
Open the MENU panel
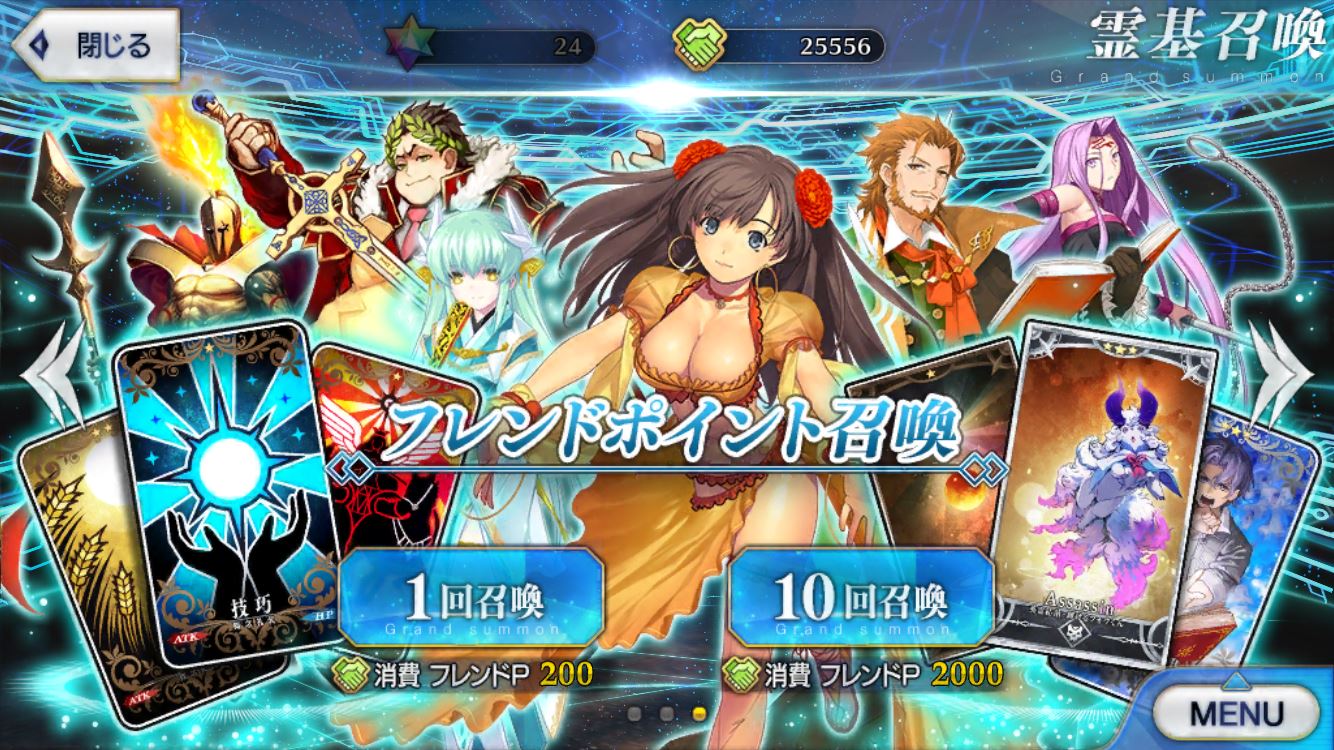[1236, 712]
